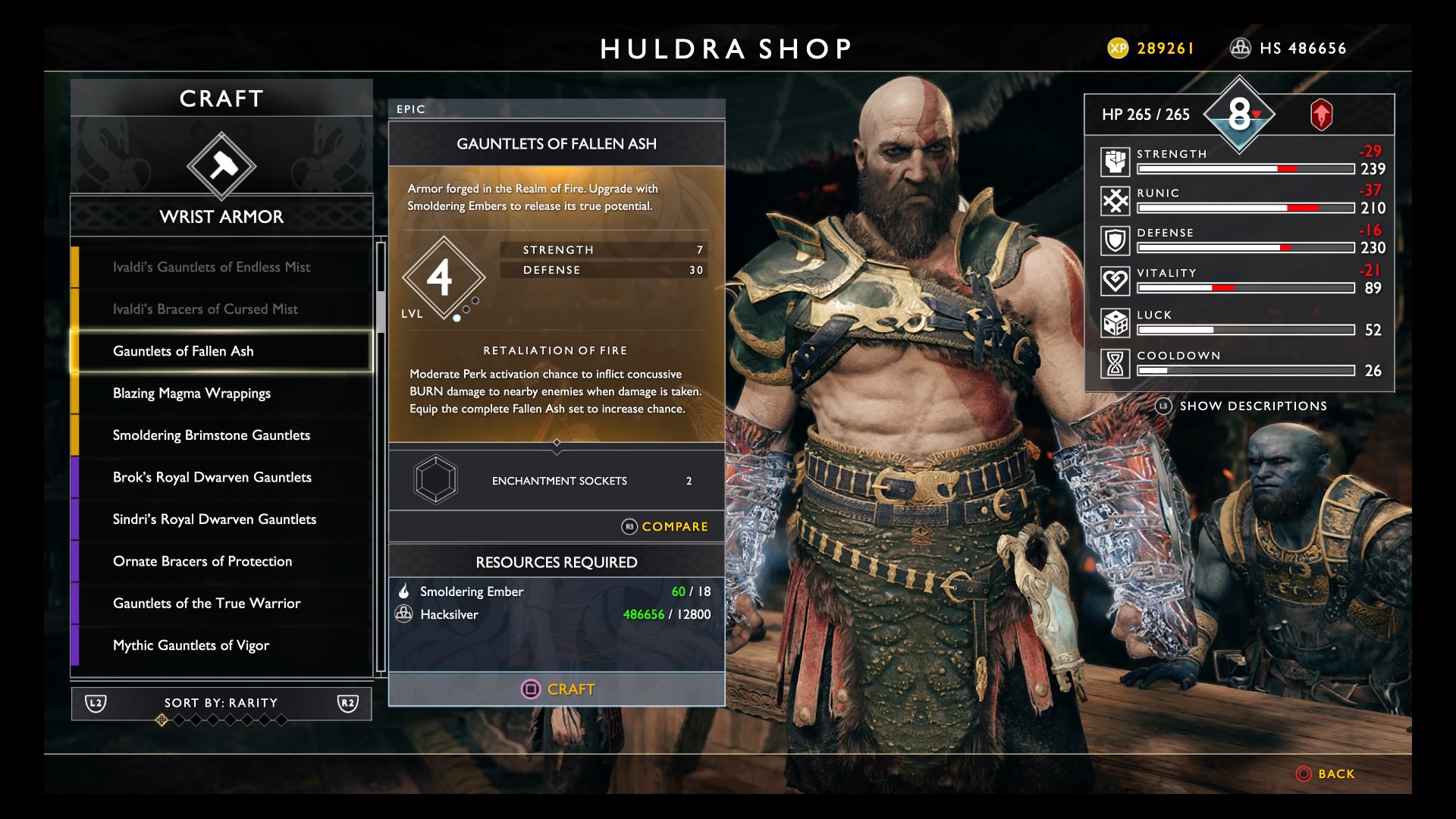Choose Gauntlets of Fallen Ash entry
Image resolution: width=1456 pixels, height=819 pixels.
184,351
